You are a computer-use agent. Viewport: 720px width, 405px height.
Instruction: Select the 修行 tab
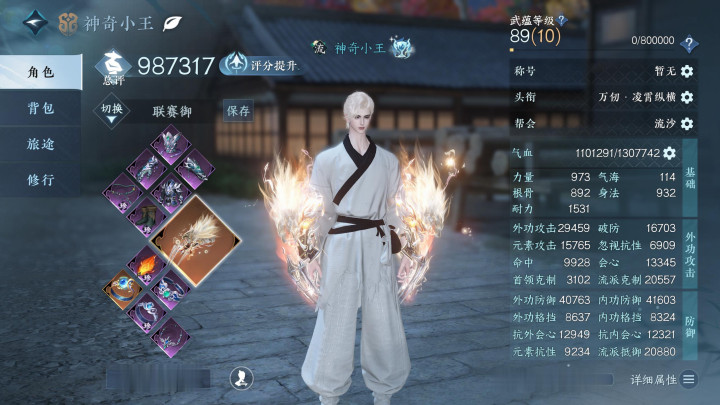41,180
